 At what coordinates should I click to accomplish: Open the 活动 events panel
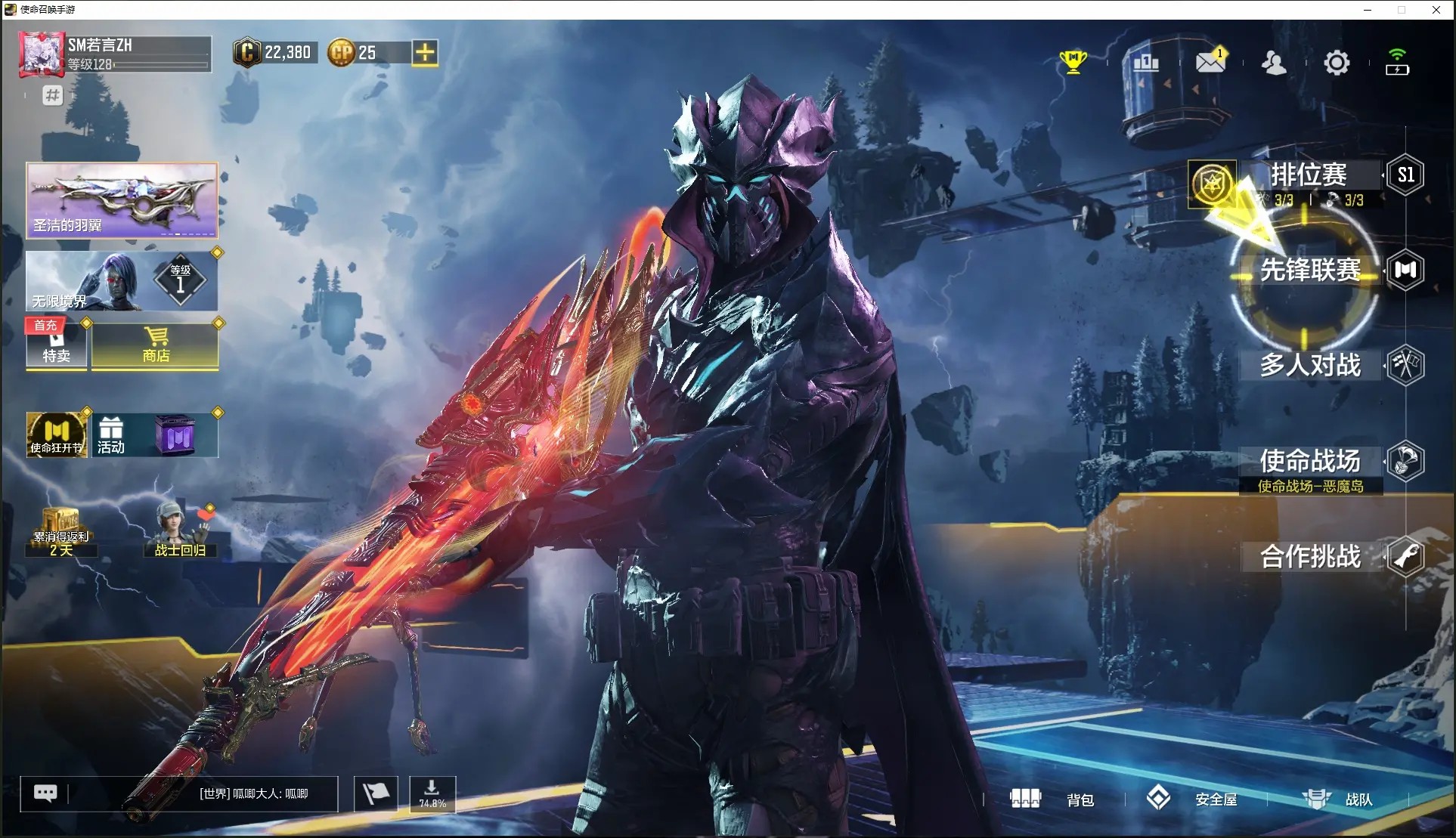coord(111,436)
